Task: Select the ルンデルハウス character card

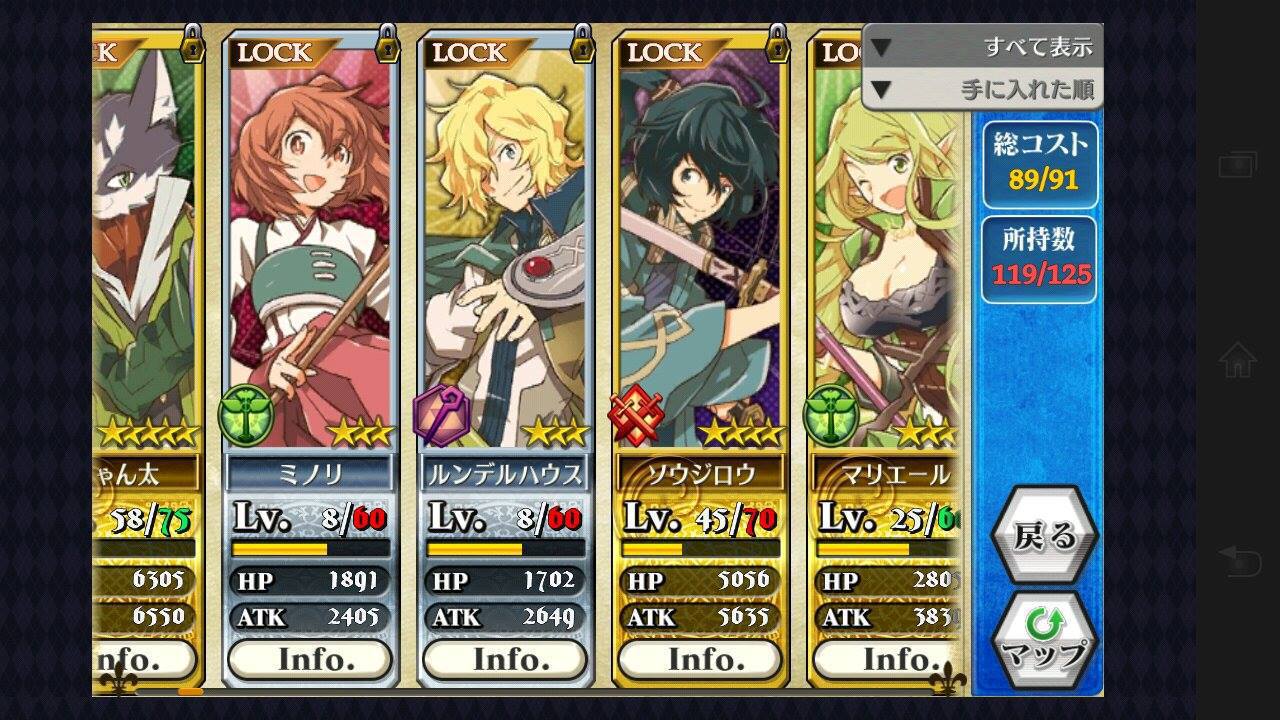Action: pyautogui.click(x=504, y=250)
